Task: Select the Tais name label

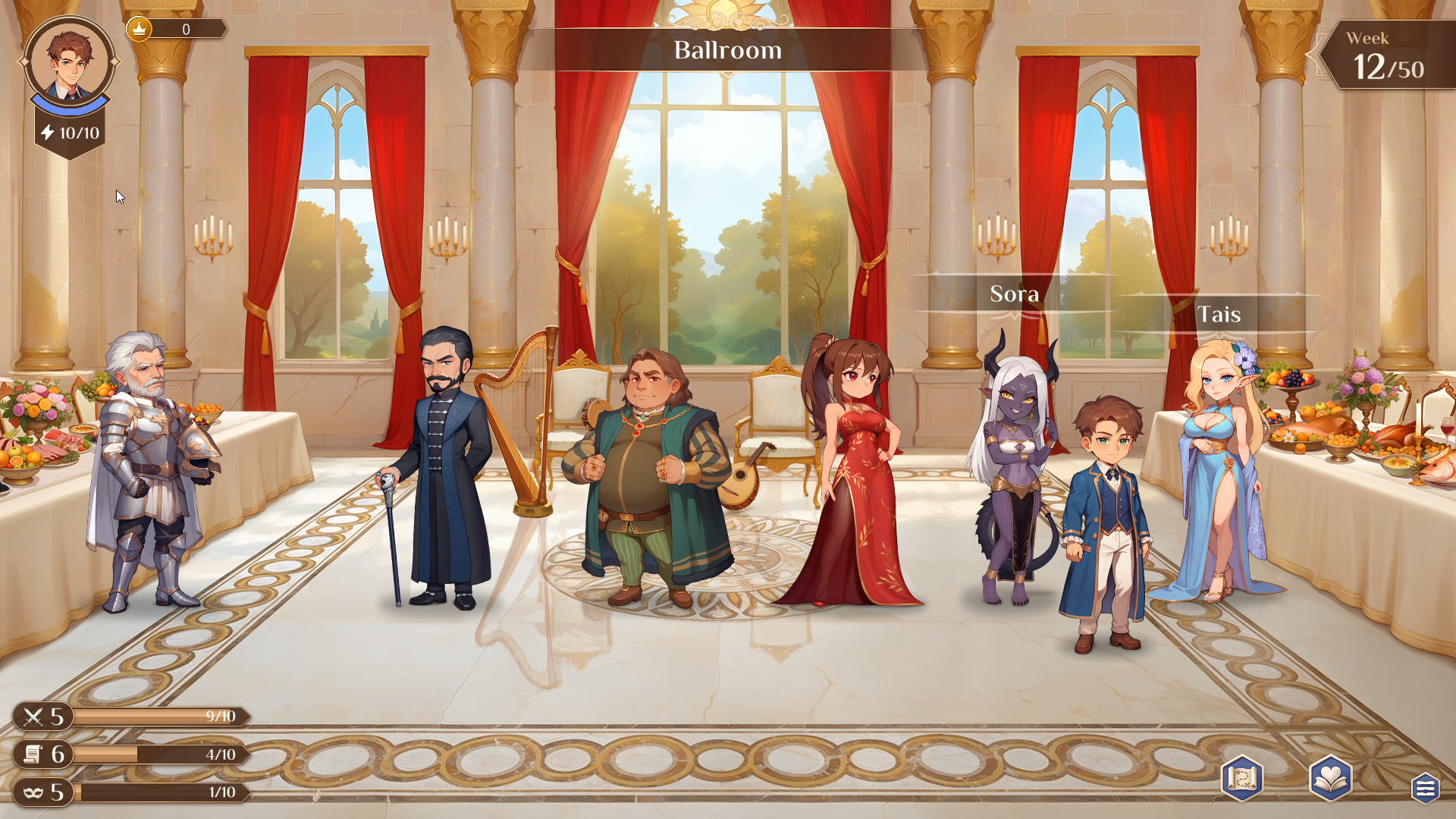Action: click(x=1221, y=312)
